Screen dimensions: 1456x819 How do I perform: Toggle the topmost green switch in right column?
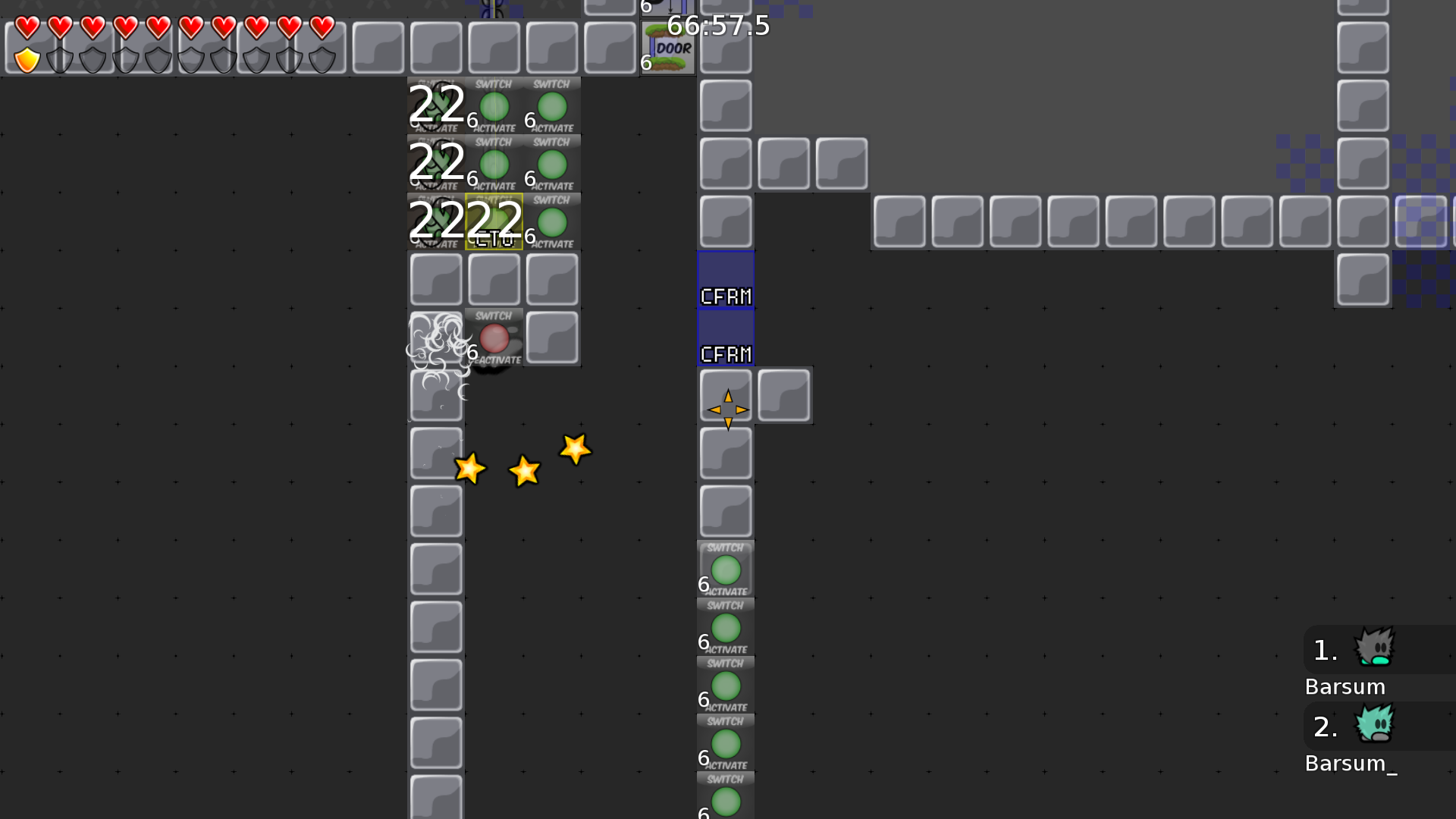pyautogui.click(x=726, y=567)
